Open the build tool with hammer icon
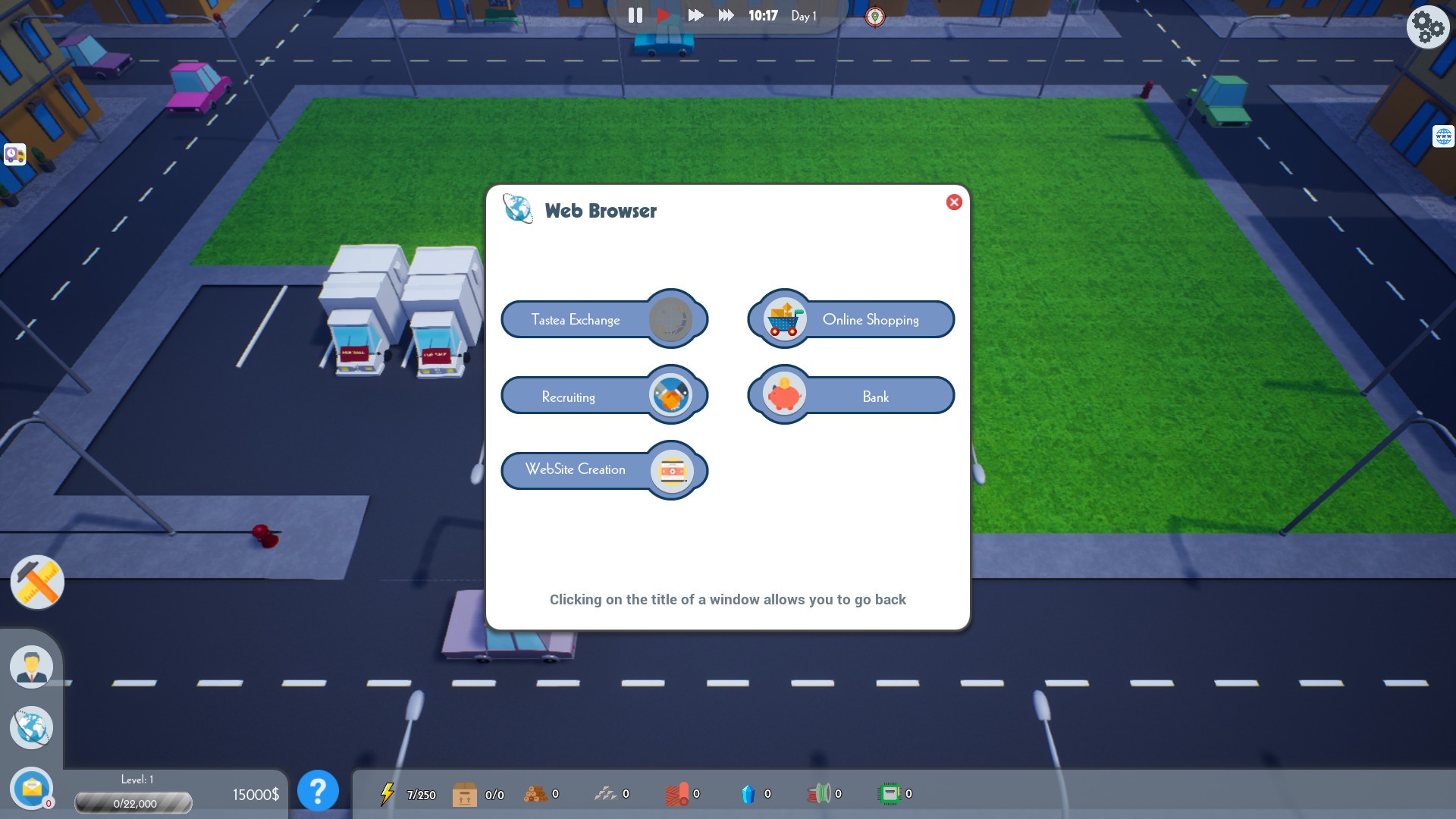The width and height of the screenshot is (1456, 819). click(36, 582)
